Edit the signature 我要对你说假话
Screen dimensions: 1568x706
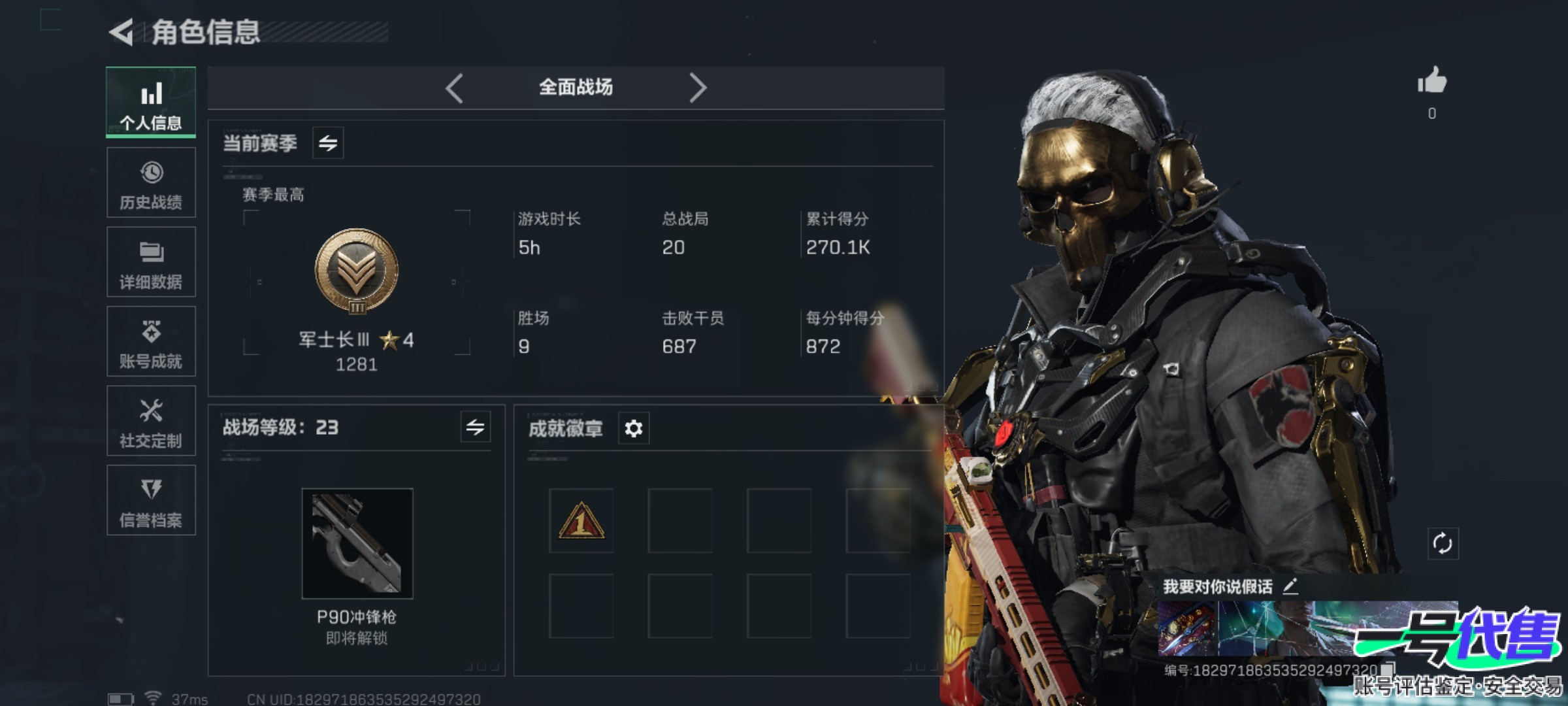1290,586
